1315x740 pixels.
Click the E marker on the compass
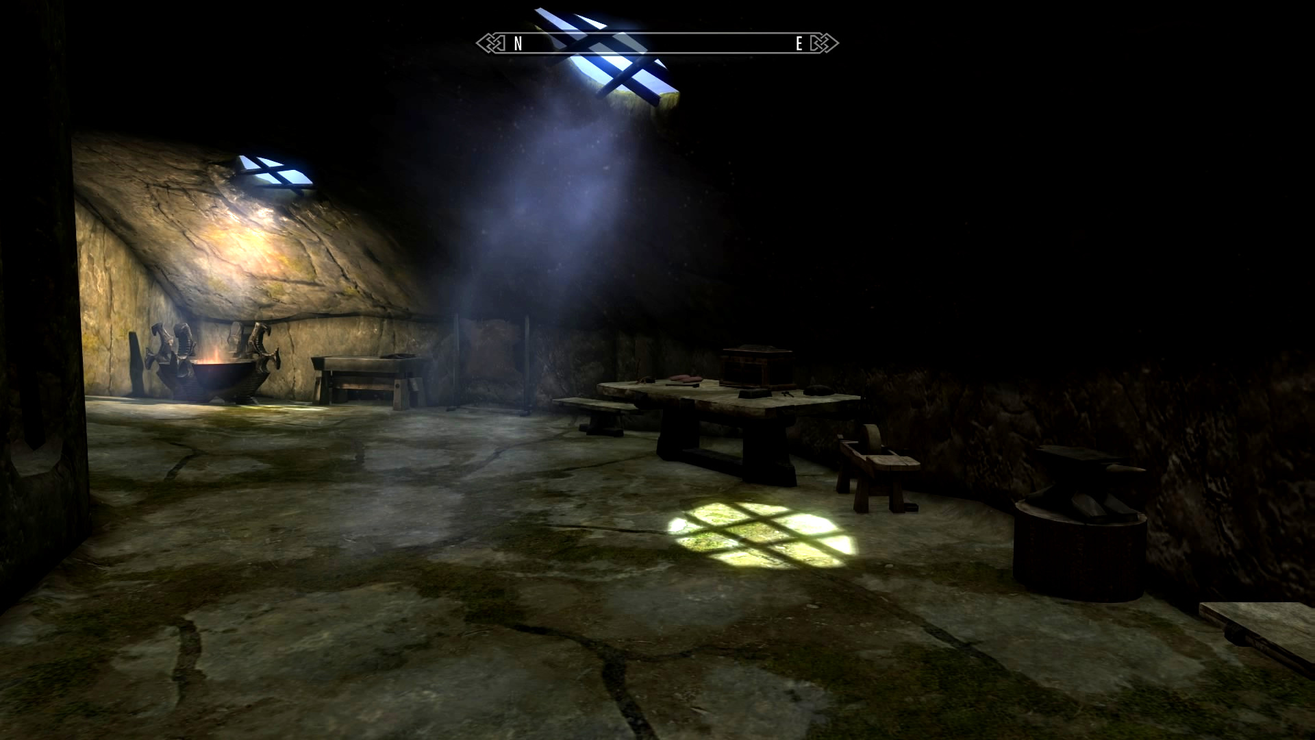(797, 44)
